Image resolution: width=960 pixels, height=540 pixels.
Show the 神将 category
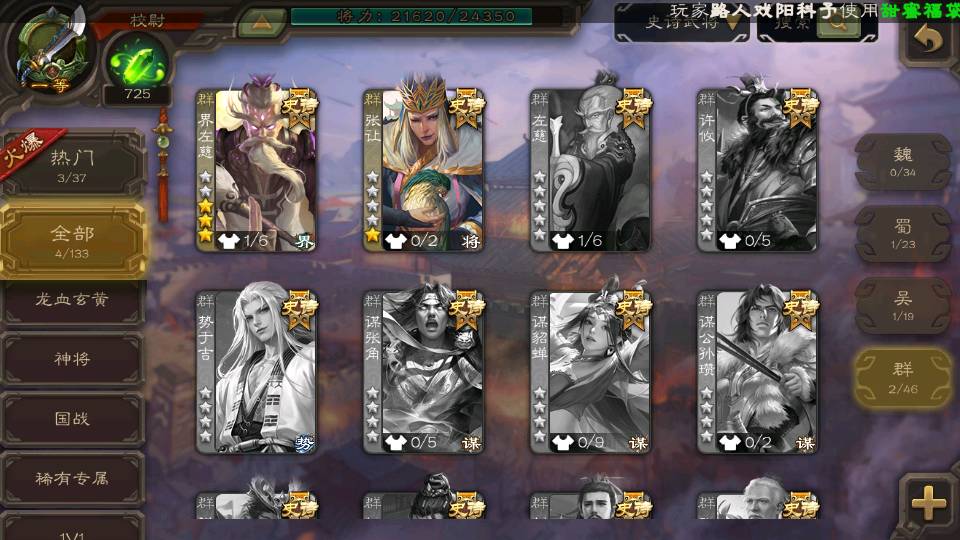pos(72,359)
